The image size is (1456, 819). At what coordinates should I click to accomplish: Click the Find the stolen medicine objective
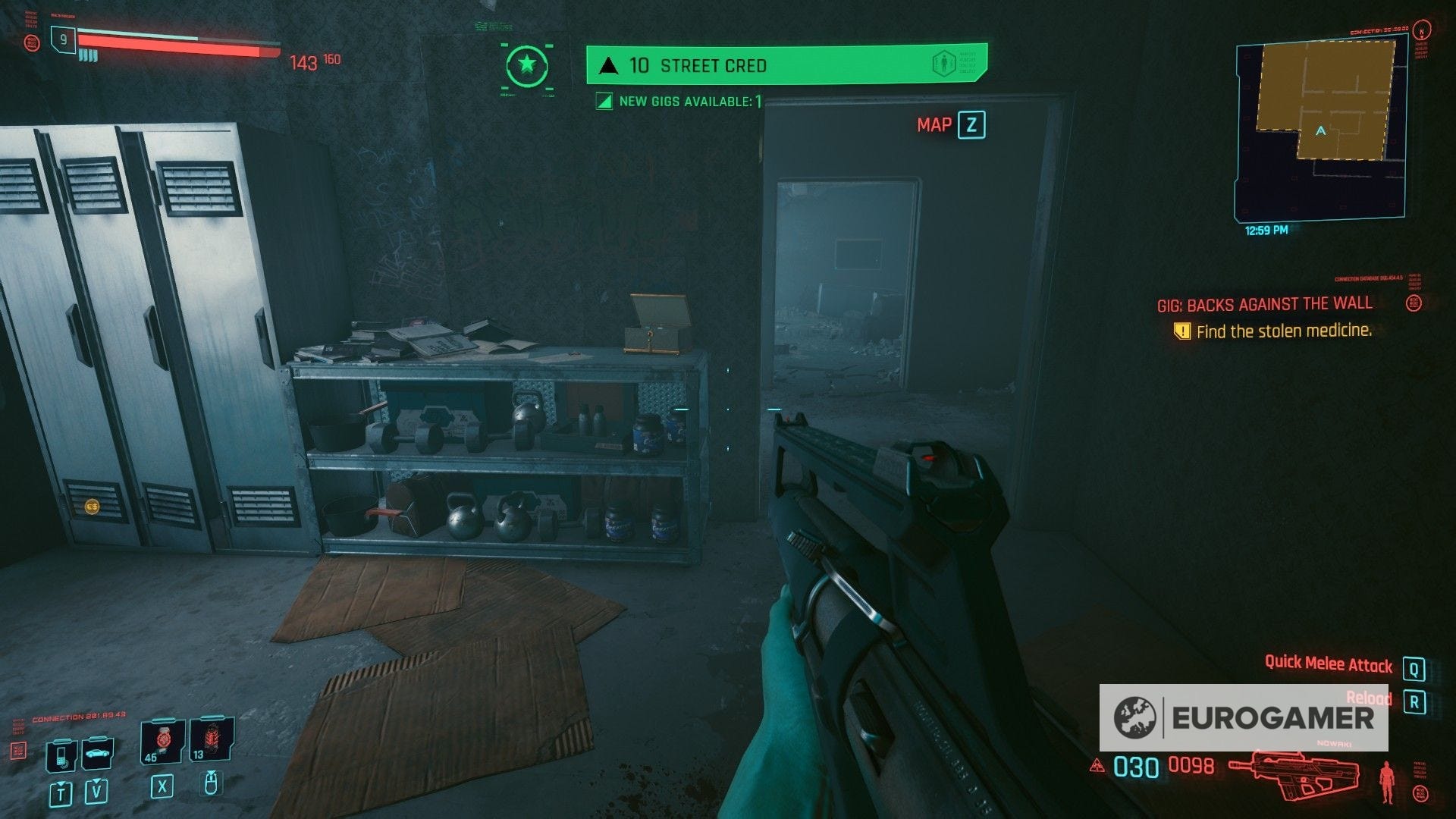tap(1283, 331)
